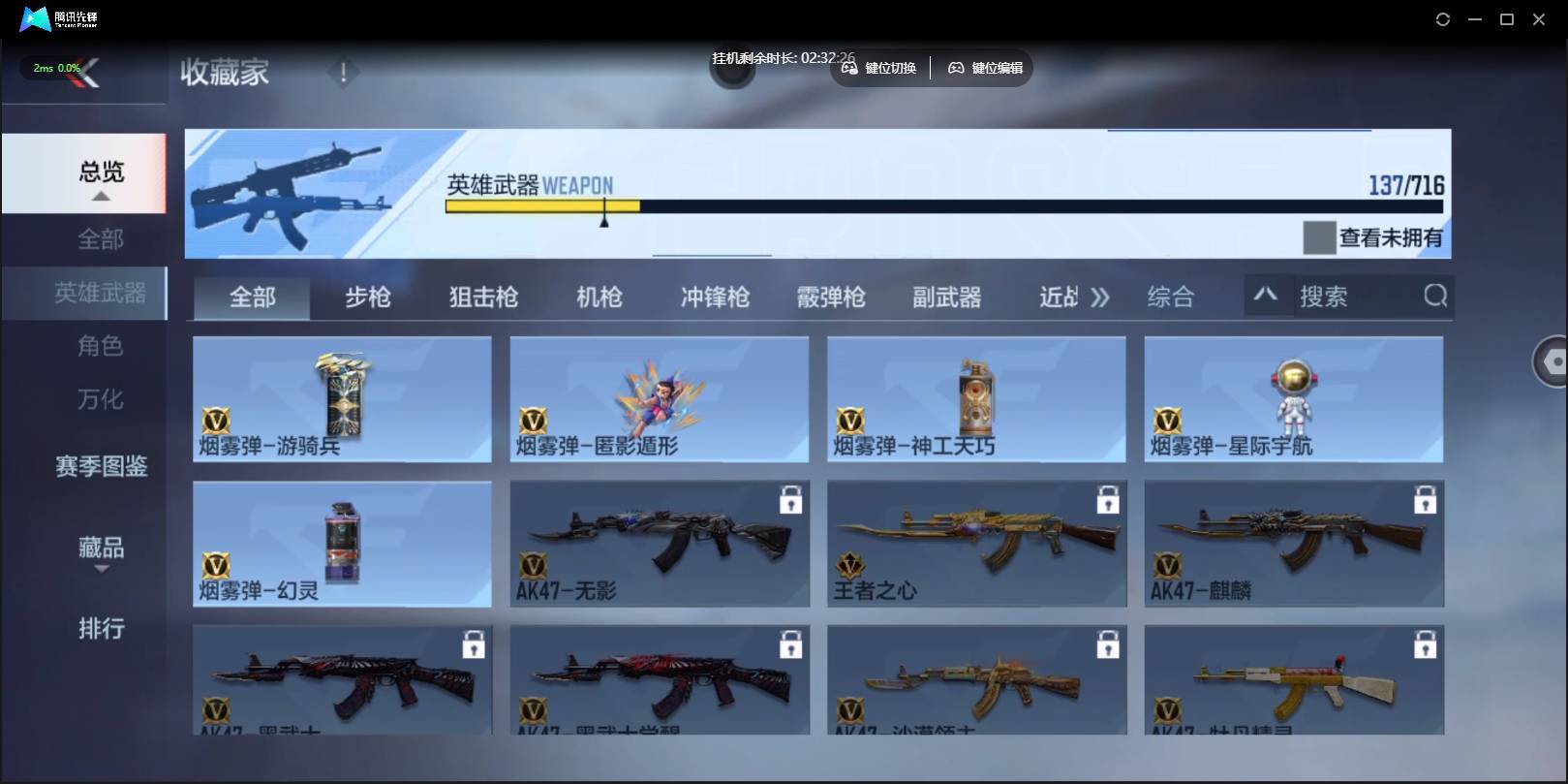1568x784 pixels.
Task: Click the camera icon on the right edge
Action: click(1551, 360)
